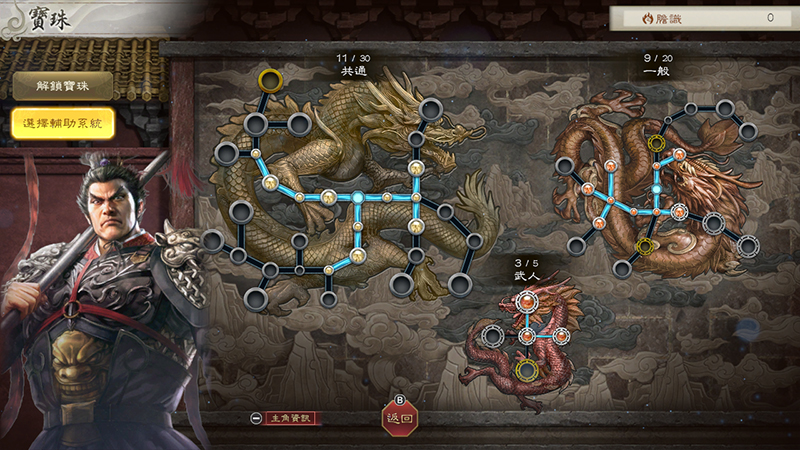800x450 pixels.
Task: Select the top orange orb of 武人 tree
Action: pos(526,300)
